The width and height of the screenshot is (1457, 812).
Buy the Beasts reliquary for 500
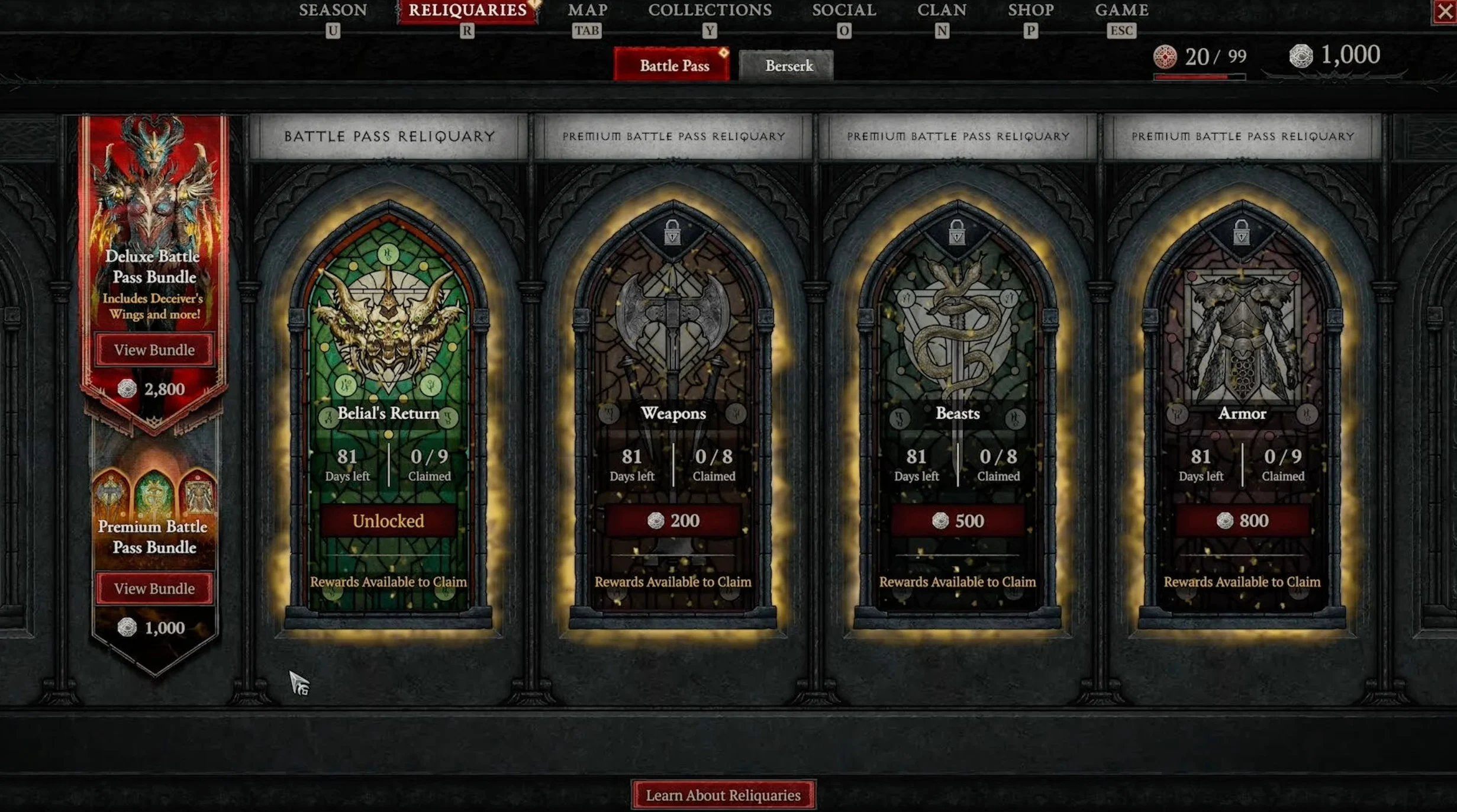[958, 521]
